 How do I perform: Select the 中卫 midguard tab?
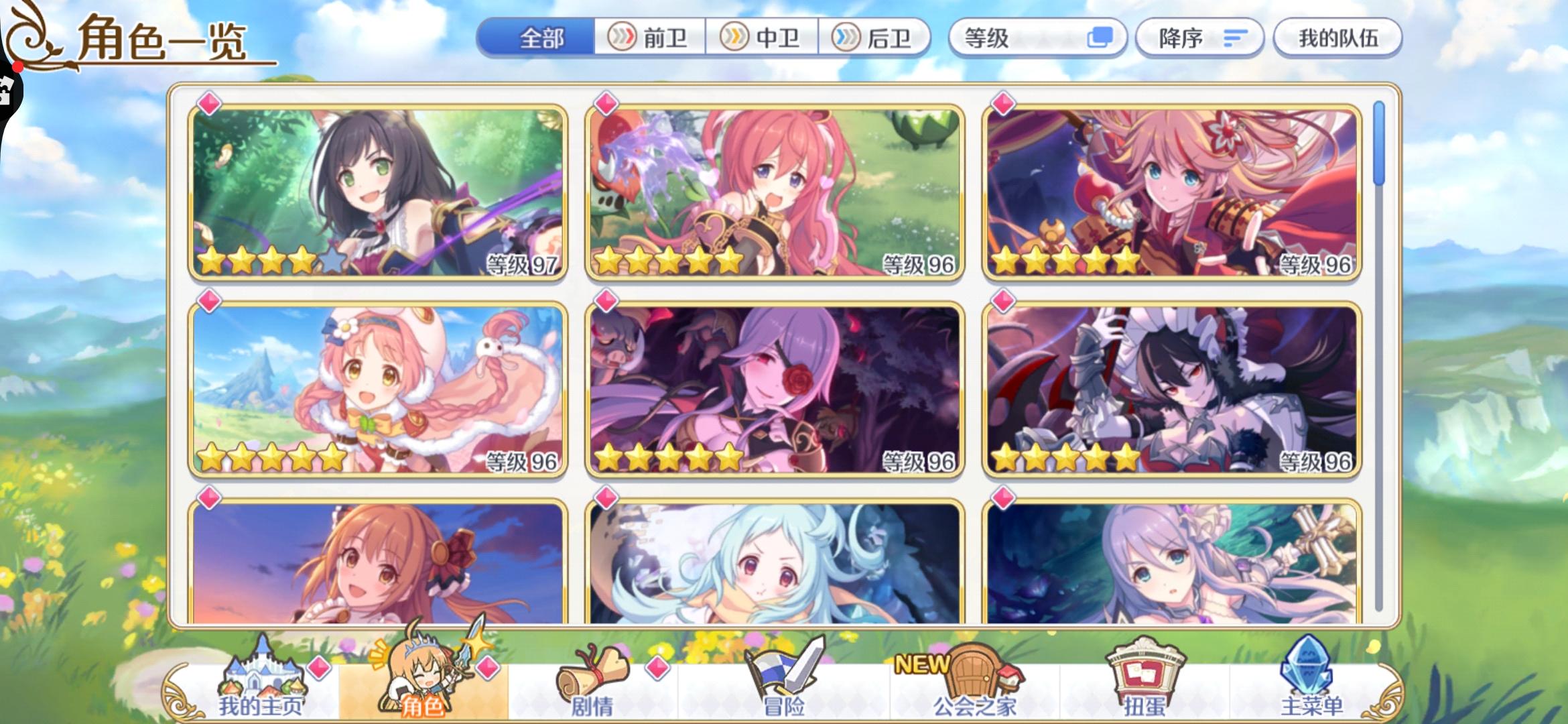coord(759,38)
